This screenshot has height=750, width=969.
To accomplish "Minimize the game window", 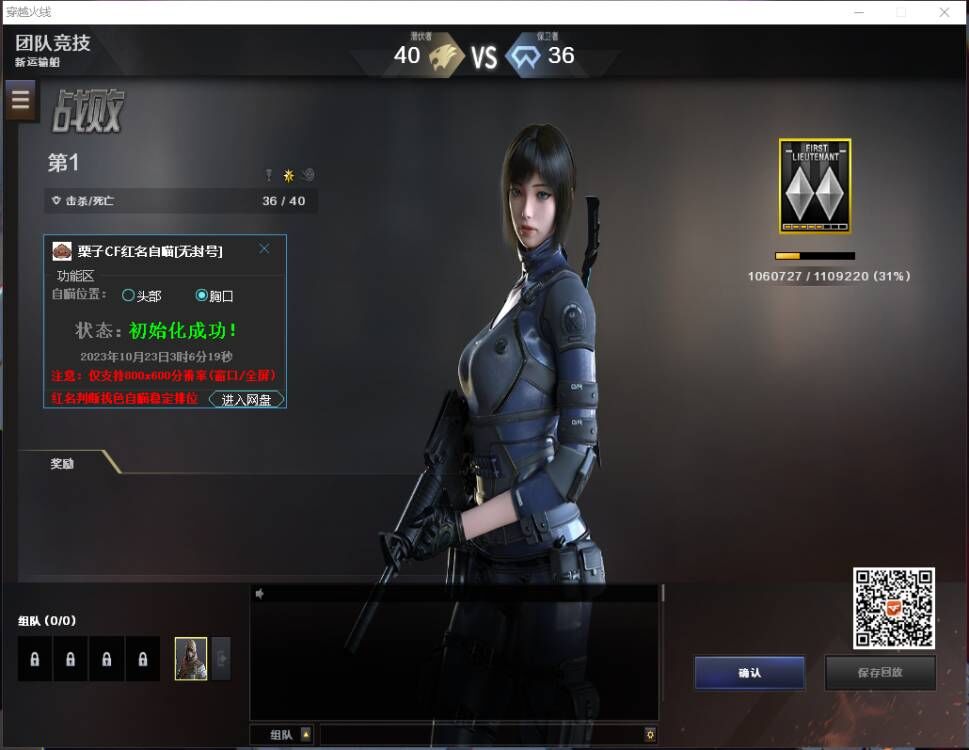I will [858, 12].
